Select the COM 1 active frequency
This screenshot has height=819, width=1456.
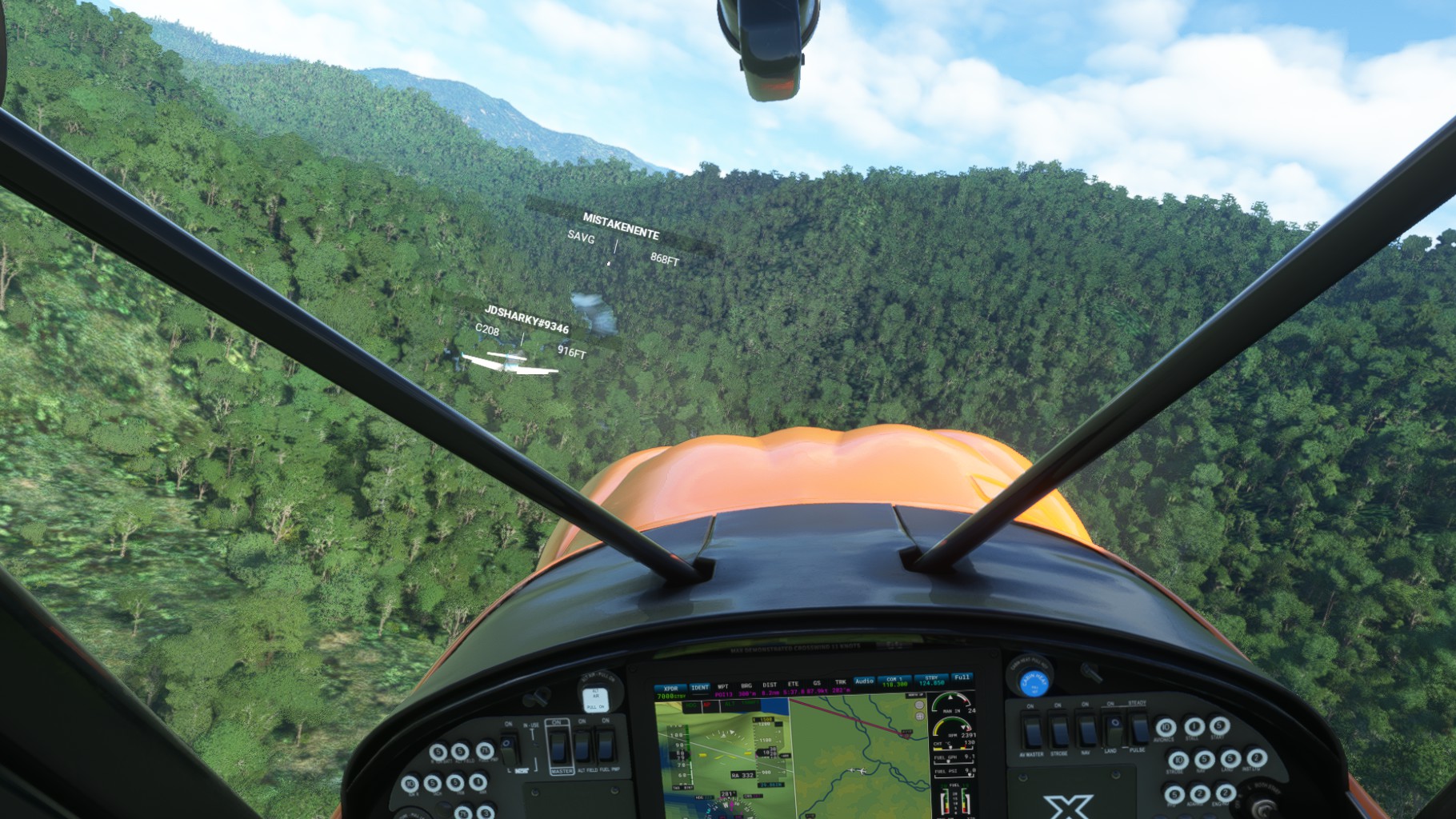click(894, 682)
